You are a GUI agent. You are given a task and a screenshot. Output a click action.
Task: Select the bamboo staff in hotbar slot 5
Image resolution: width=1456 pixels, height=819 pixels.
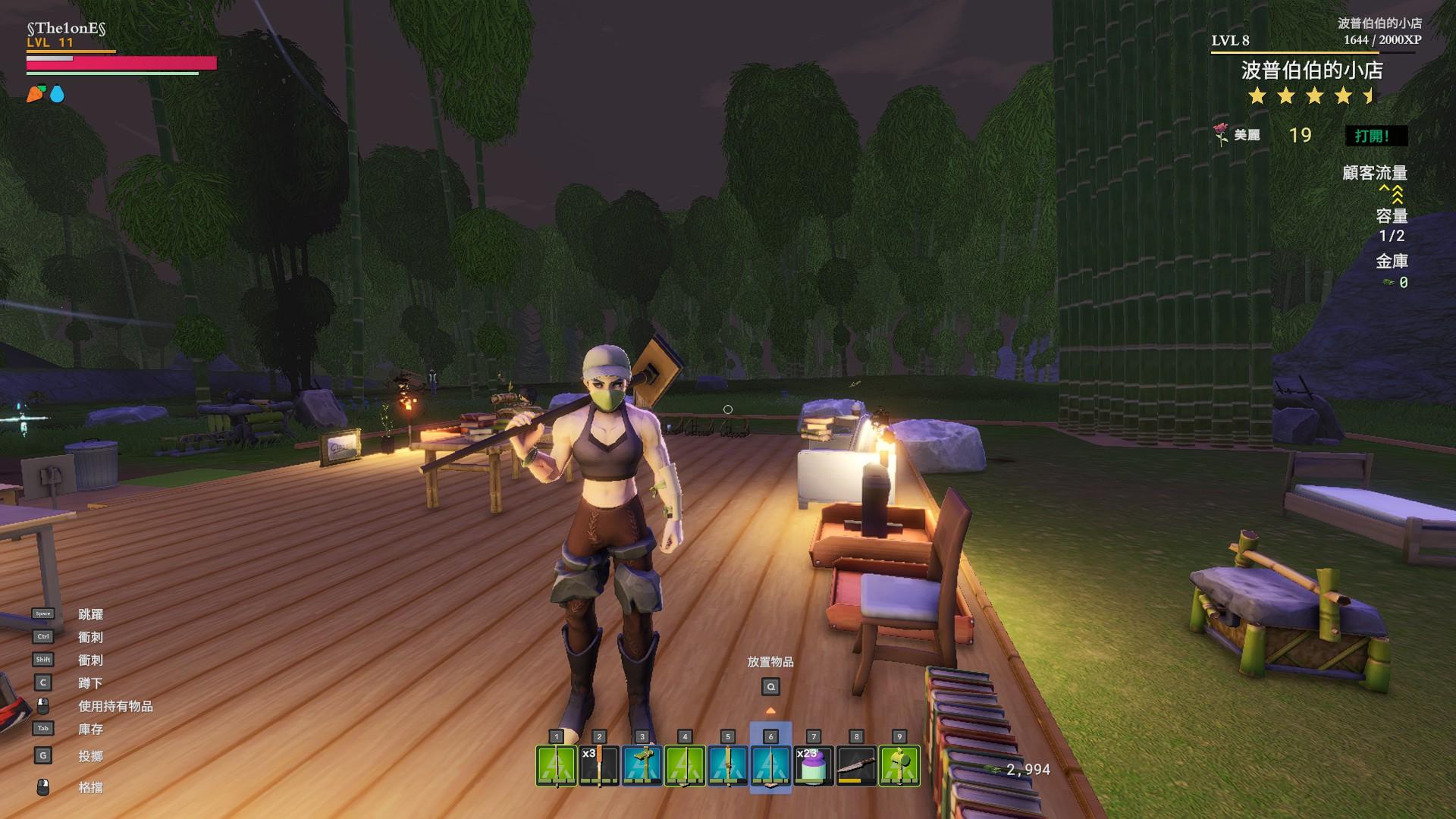point(727,765)
